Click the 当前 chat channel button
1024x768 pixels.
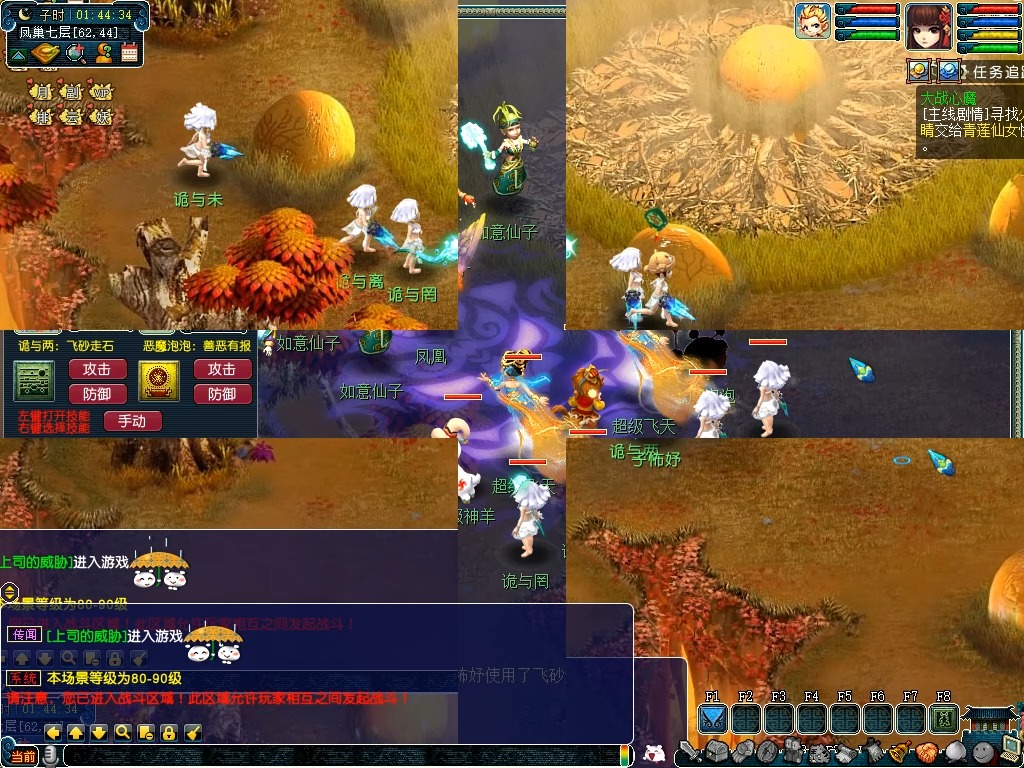pyautogui.click(x=23, y=757)
